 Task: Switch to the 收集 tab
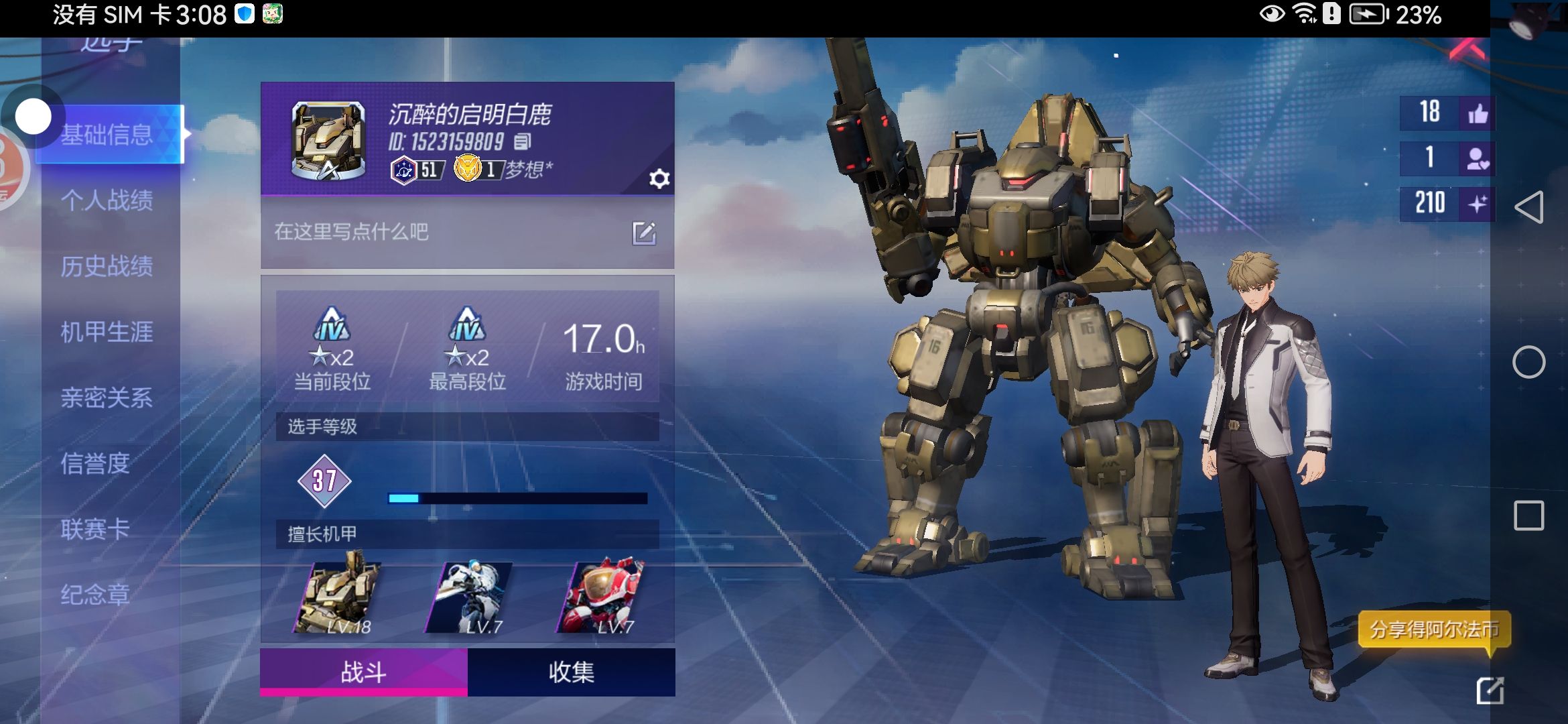tap(571, 672)
